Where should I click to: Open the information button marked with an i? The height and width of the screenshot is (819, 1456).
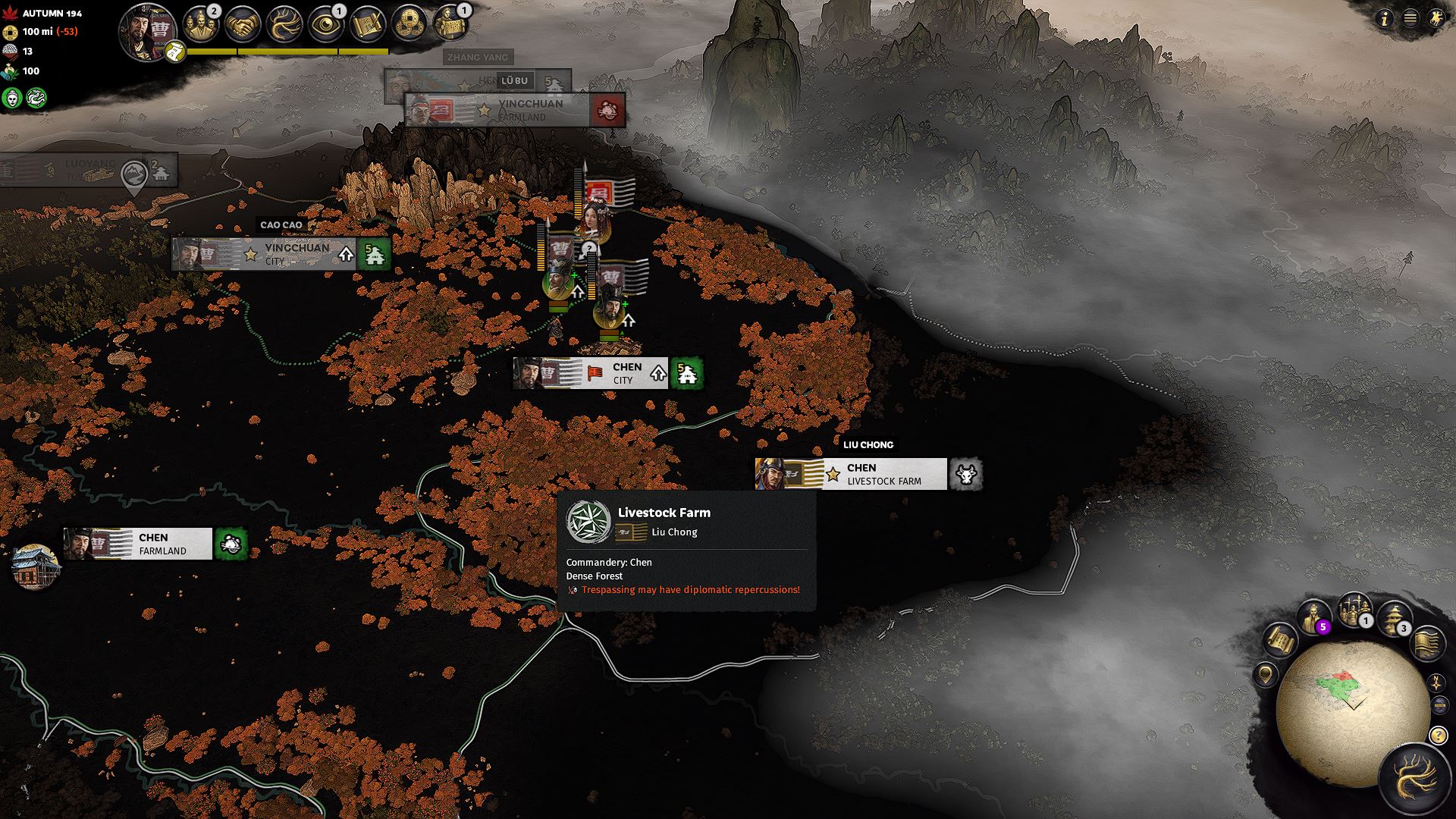(x=1385, y=19)
